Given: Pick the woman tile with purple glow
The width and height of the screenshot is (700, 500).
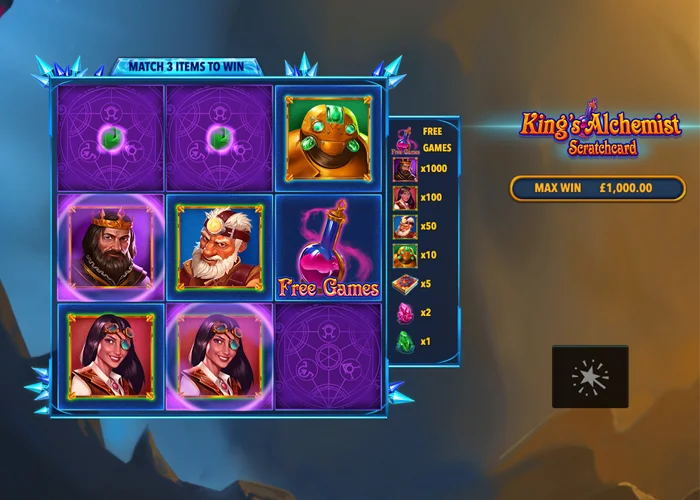Looking at the screenshot, I should [219, 355].
